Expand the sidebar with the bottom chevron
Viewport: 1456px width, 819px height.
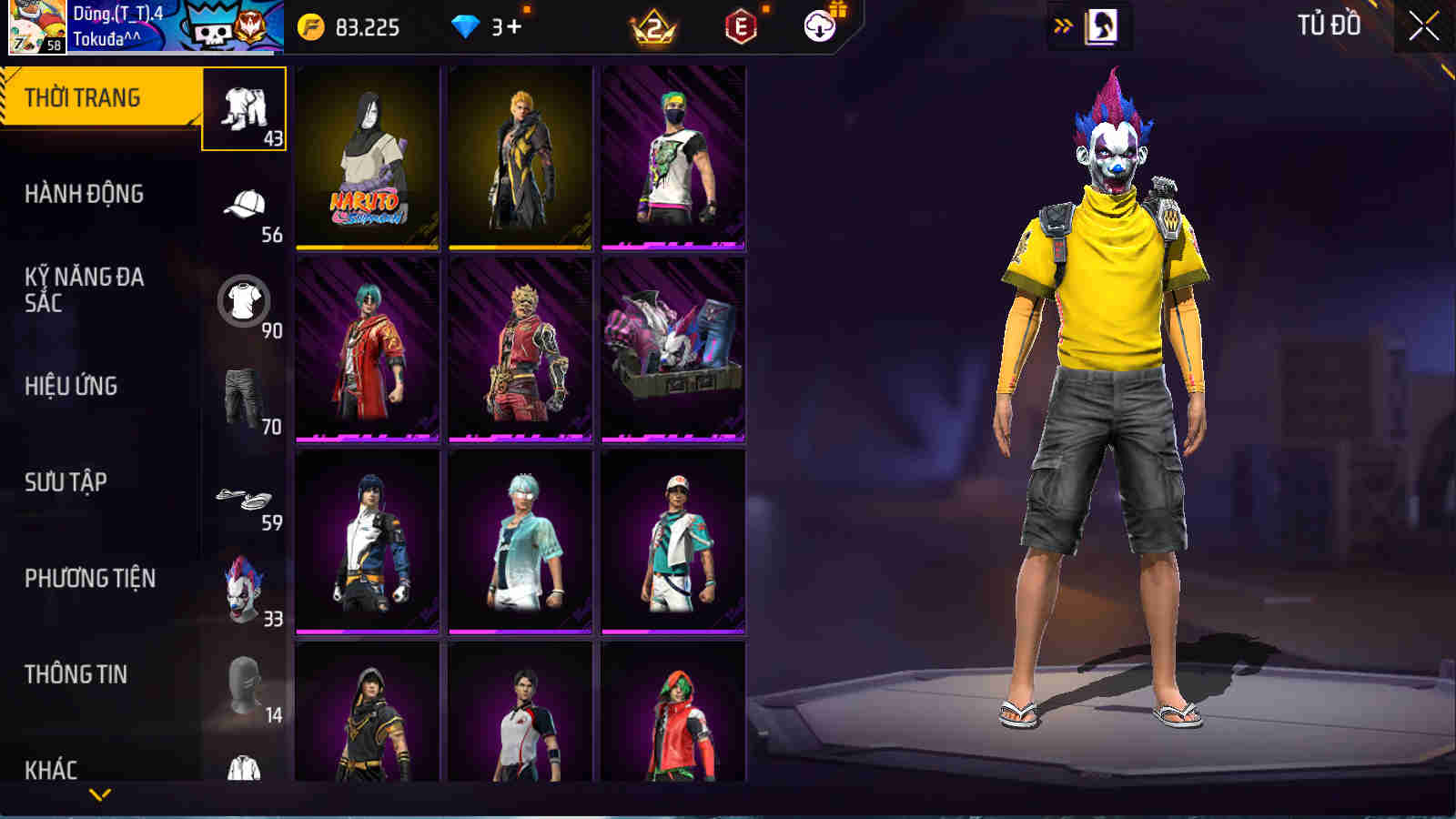click(100, 794)
